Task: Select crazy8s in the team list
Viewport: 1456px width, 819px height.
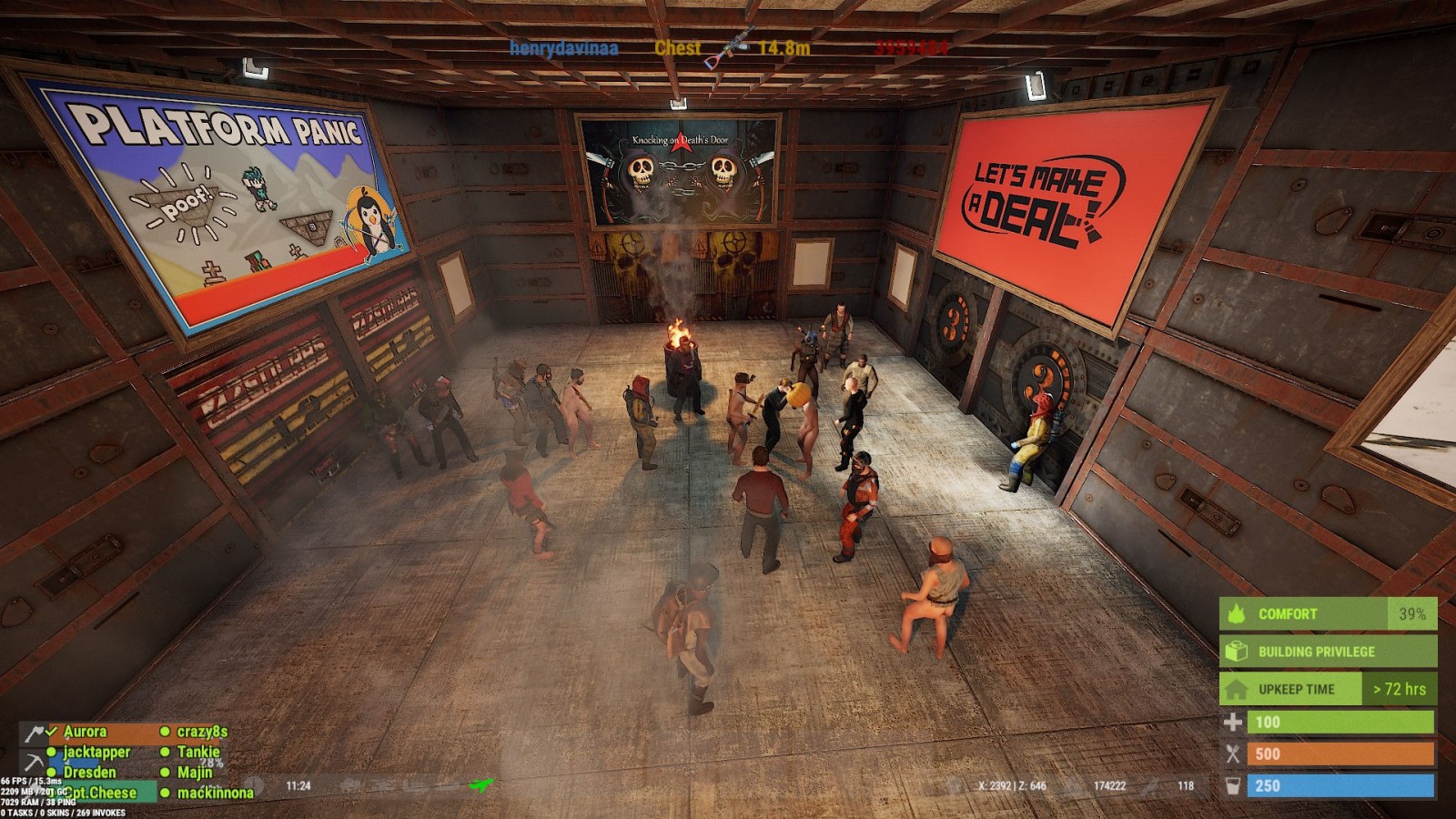Action: click(x=202, y=732)
